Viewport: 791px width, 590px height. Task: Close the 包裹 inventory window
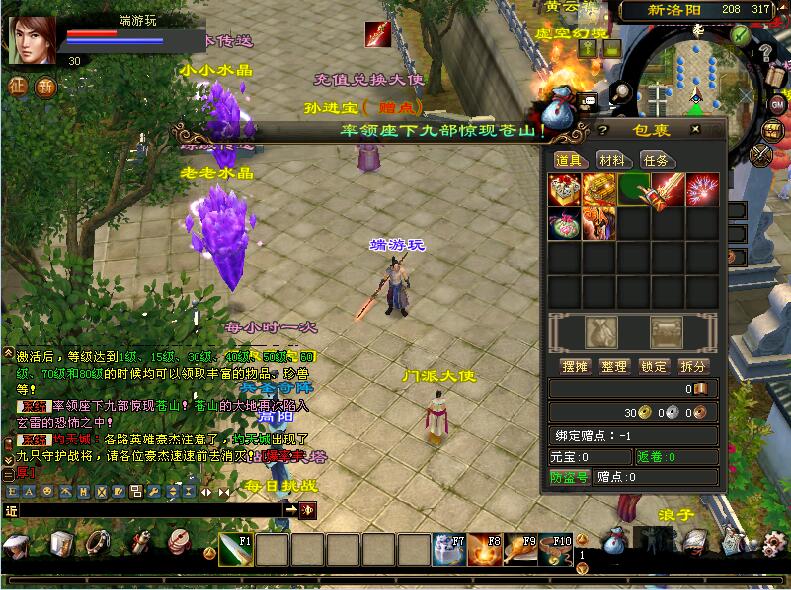point(694,130)
